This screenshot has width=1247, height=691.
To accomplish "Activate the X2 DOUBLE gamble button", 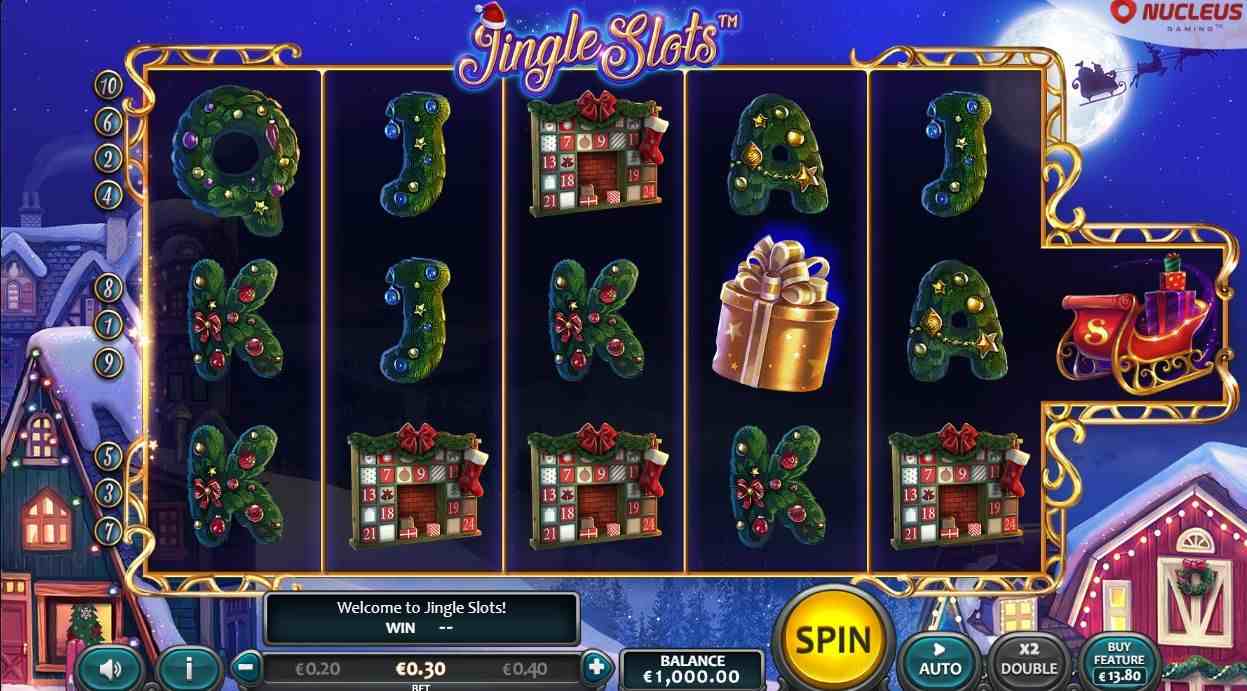I will coord(1029,661).
